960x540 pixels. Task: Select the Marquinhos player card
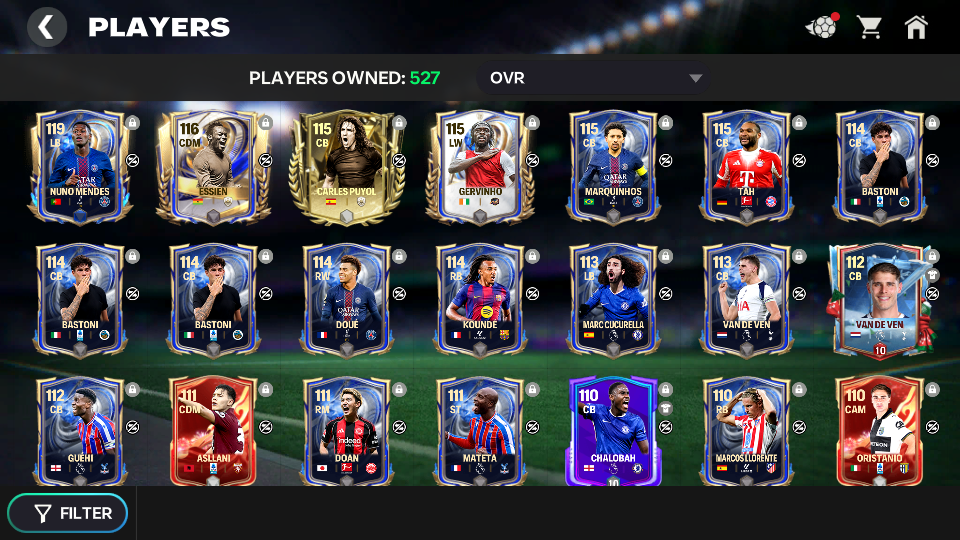tap(612, 165)
